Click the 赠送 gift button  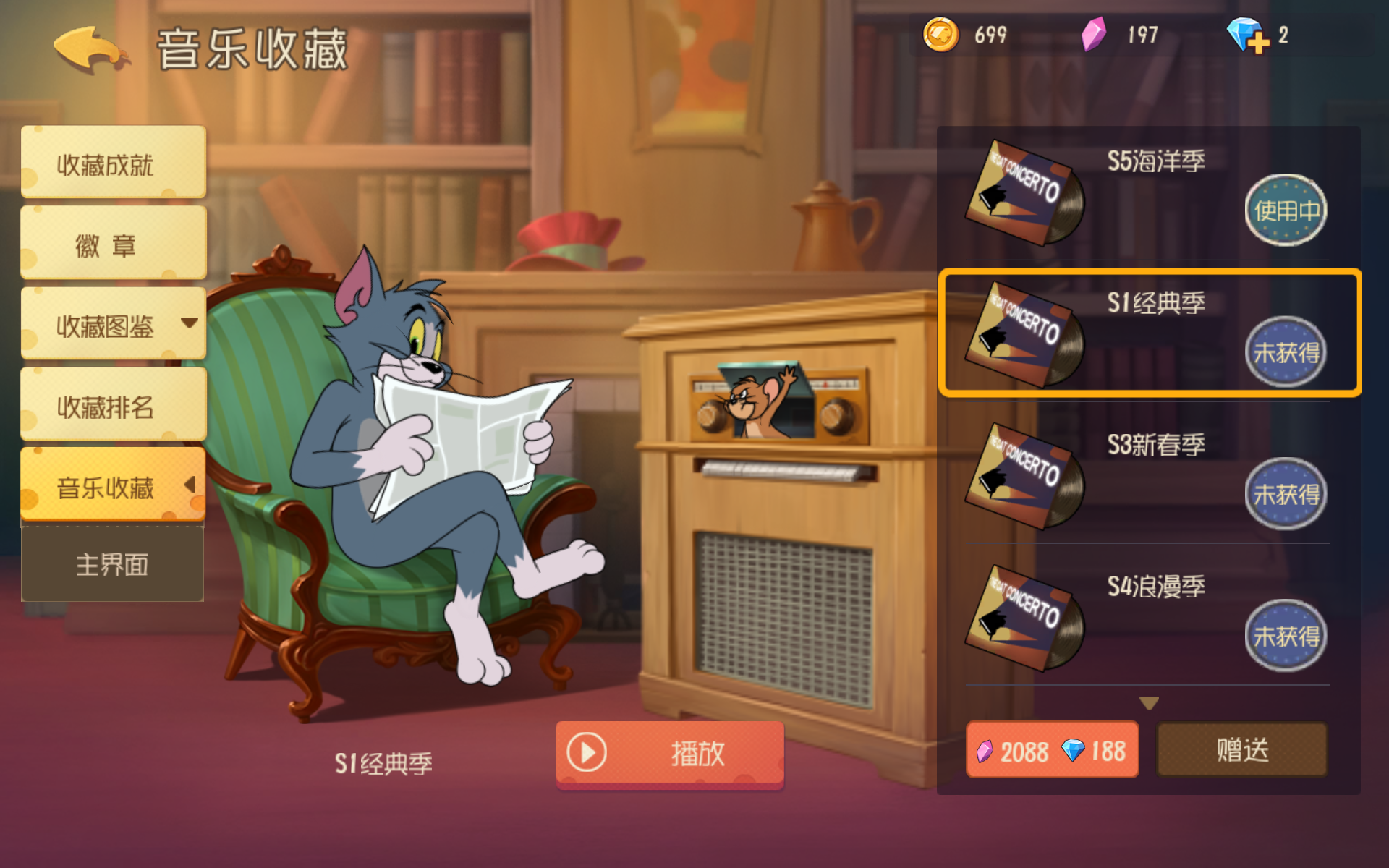pos(1242,750)
